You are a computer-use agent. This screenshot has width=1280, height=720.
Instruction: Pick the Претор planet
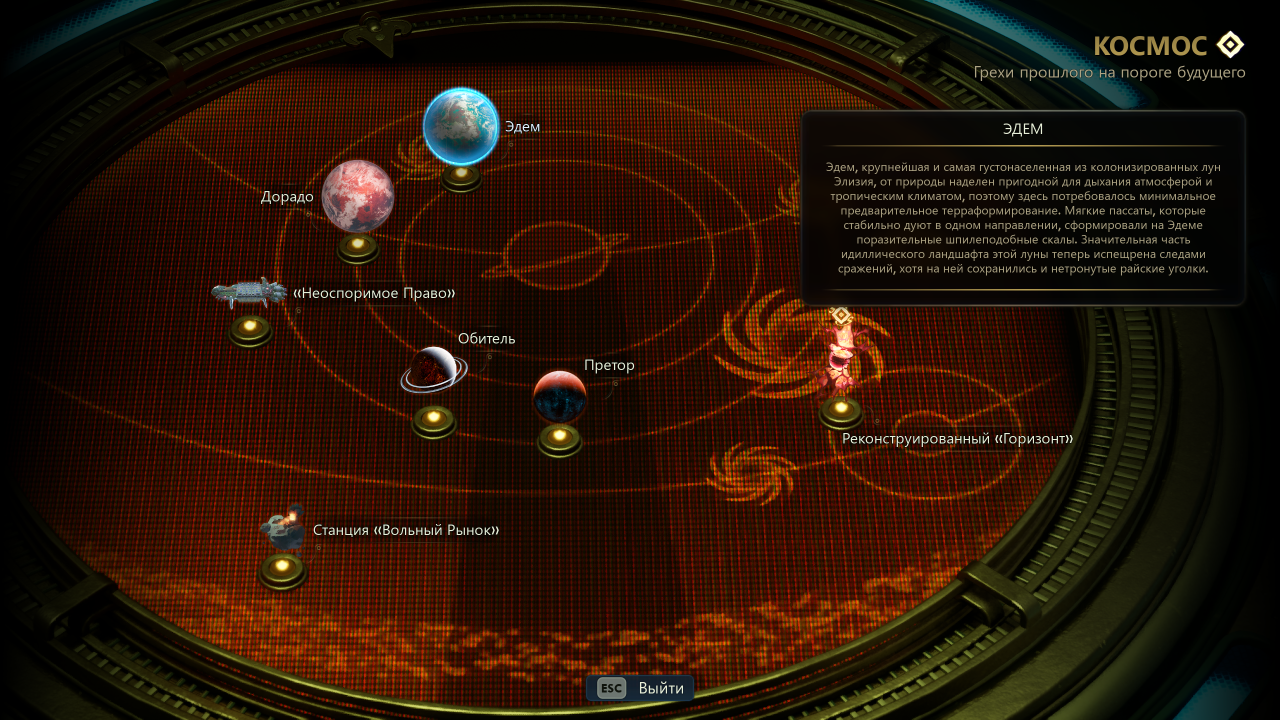[x=559, y=396]
